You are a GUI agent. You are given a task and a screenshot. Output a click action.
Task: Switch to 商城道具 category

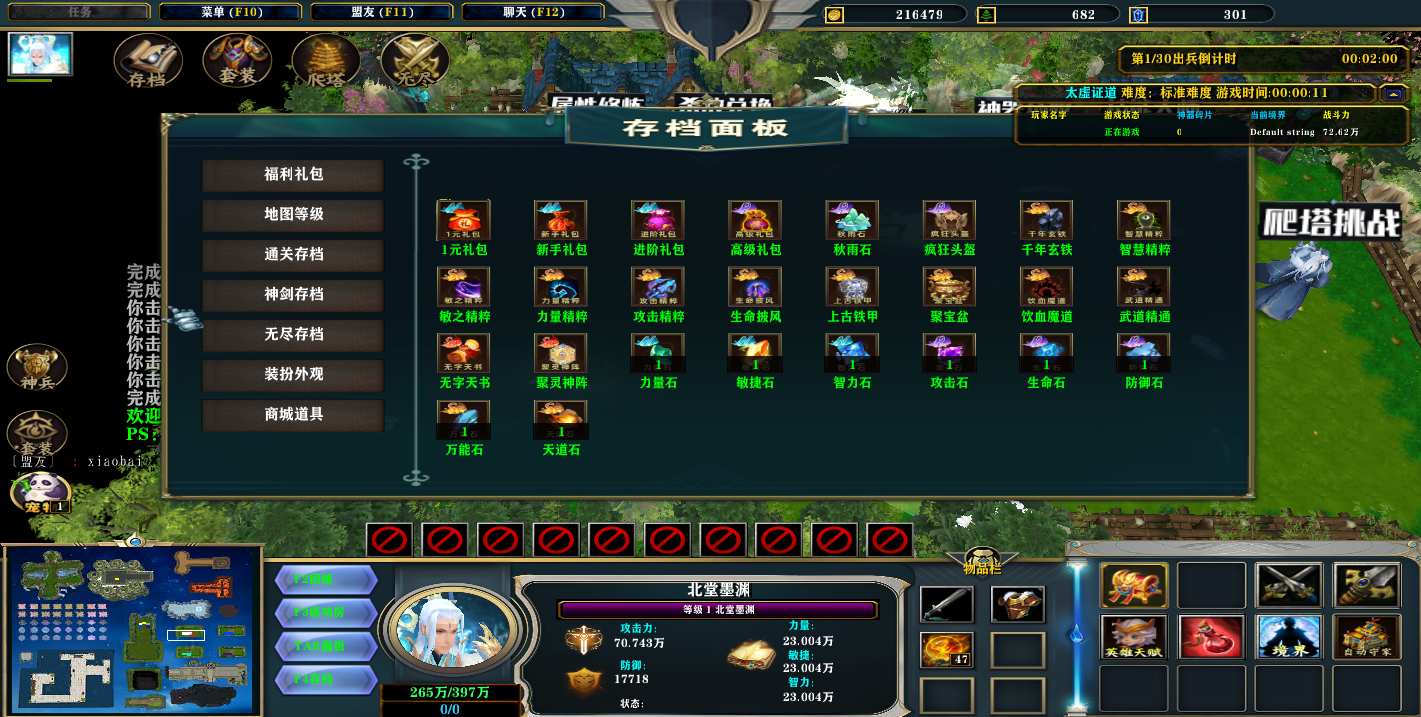tap(293, 415)
